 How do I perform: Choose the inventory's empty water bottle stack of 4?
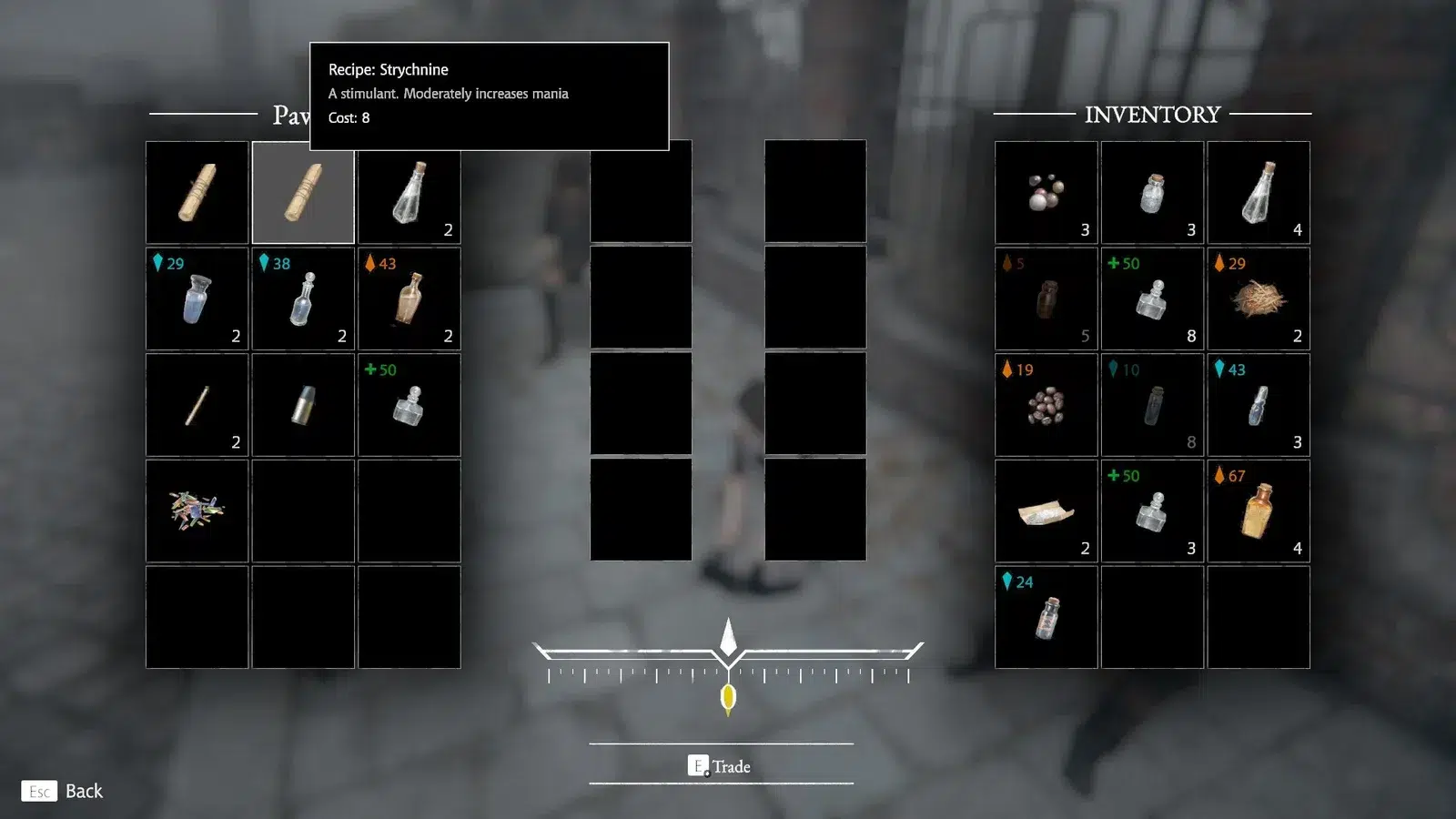pyautogui.click(x=1259, y=192)
